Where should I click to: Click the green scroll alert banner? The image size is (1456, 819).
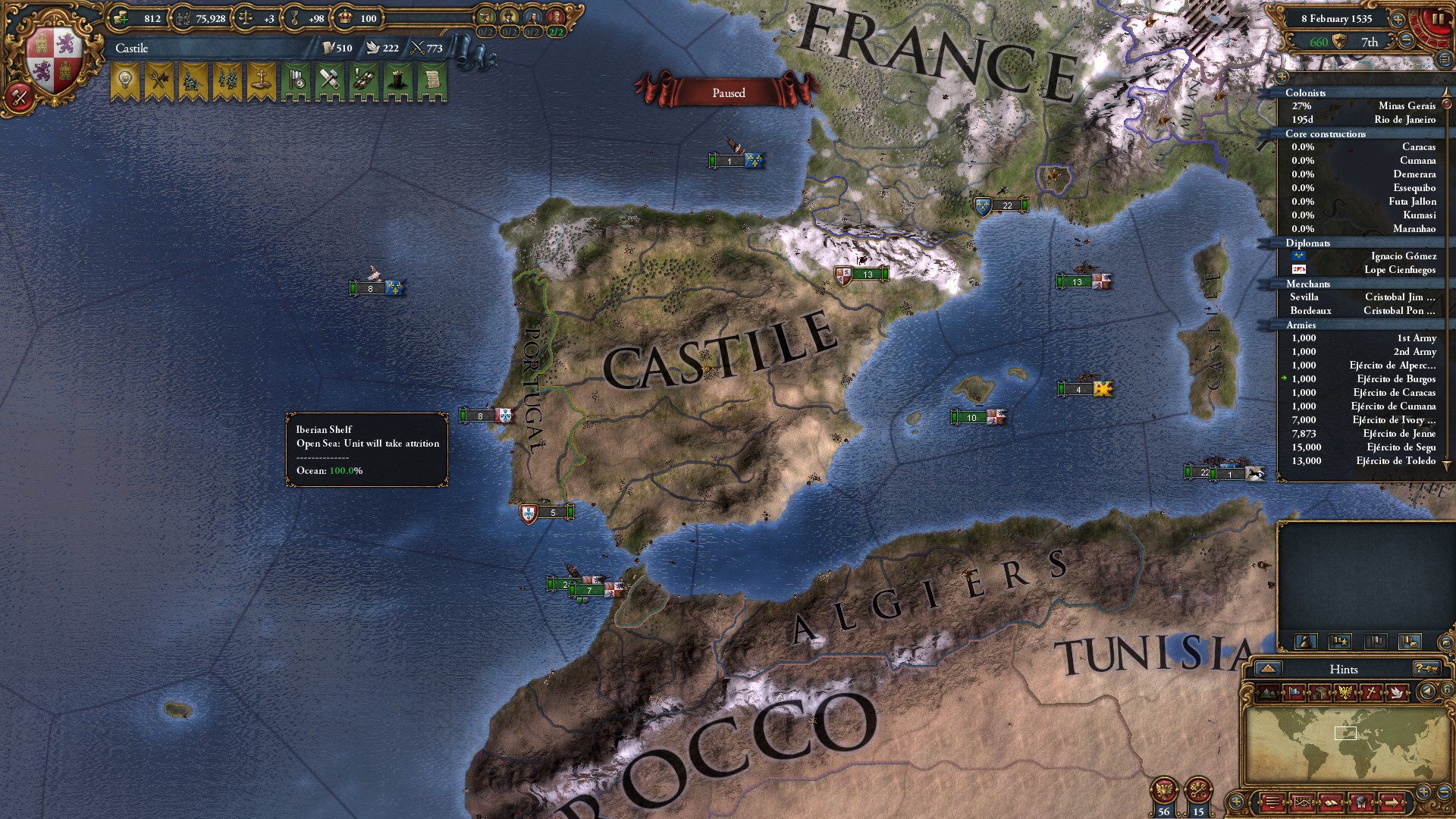point(432,80)
